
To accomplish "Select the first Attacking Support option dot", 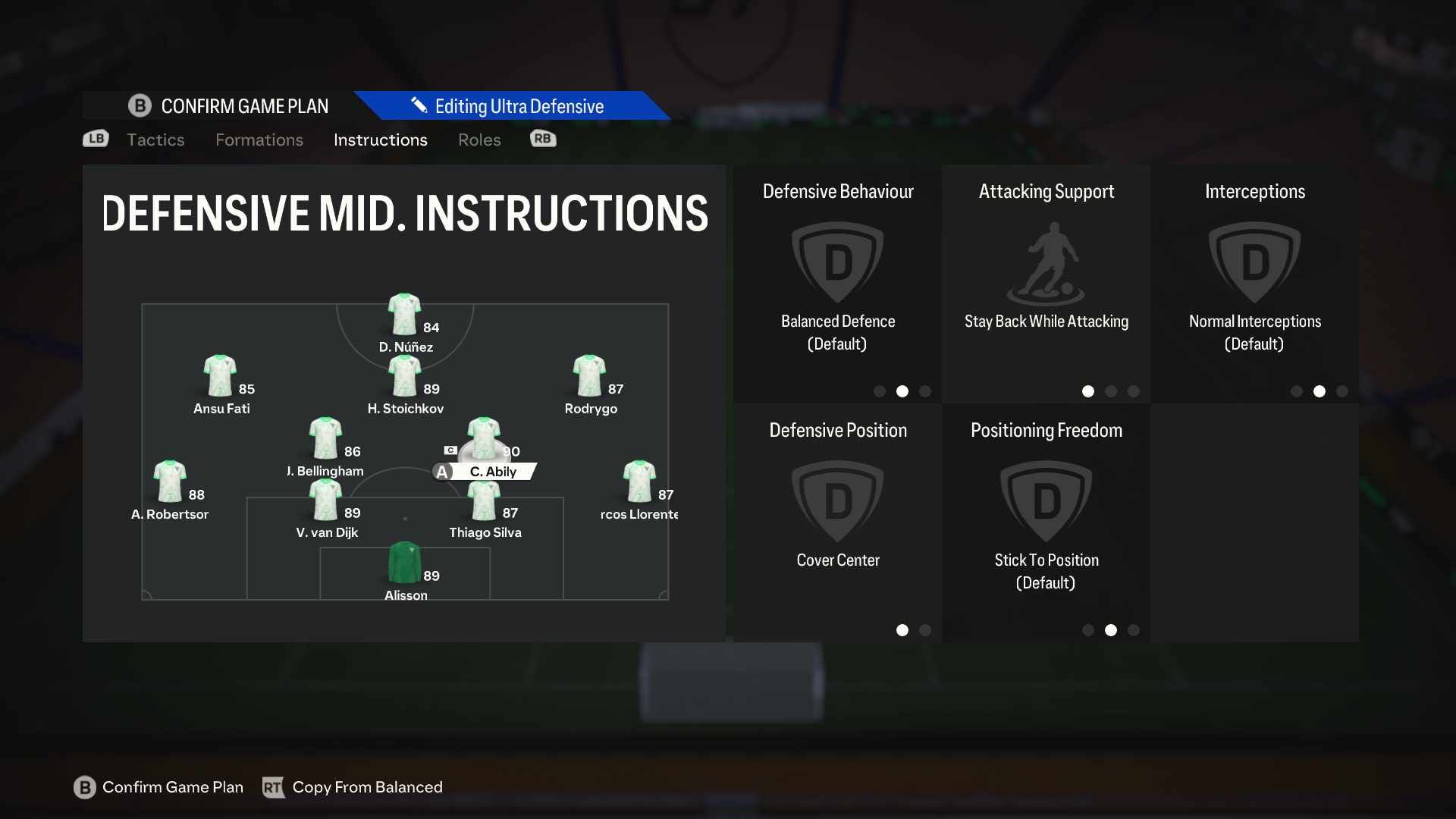I will click(x=1087, y=391).
